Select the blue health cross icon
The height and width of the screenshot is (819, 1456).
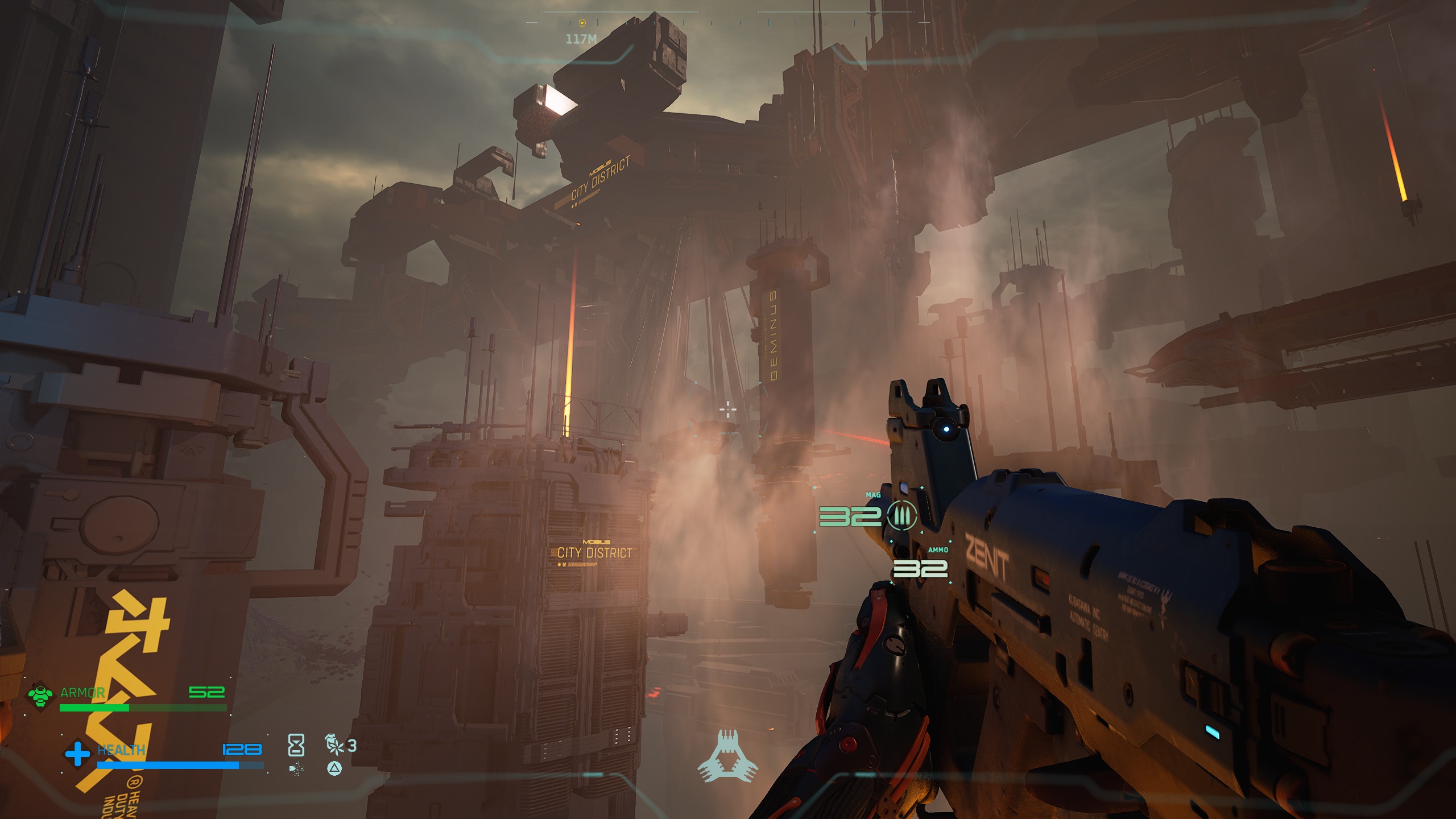[x=77, y=754]
